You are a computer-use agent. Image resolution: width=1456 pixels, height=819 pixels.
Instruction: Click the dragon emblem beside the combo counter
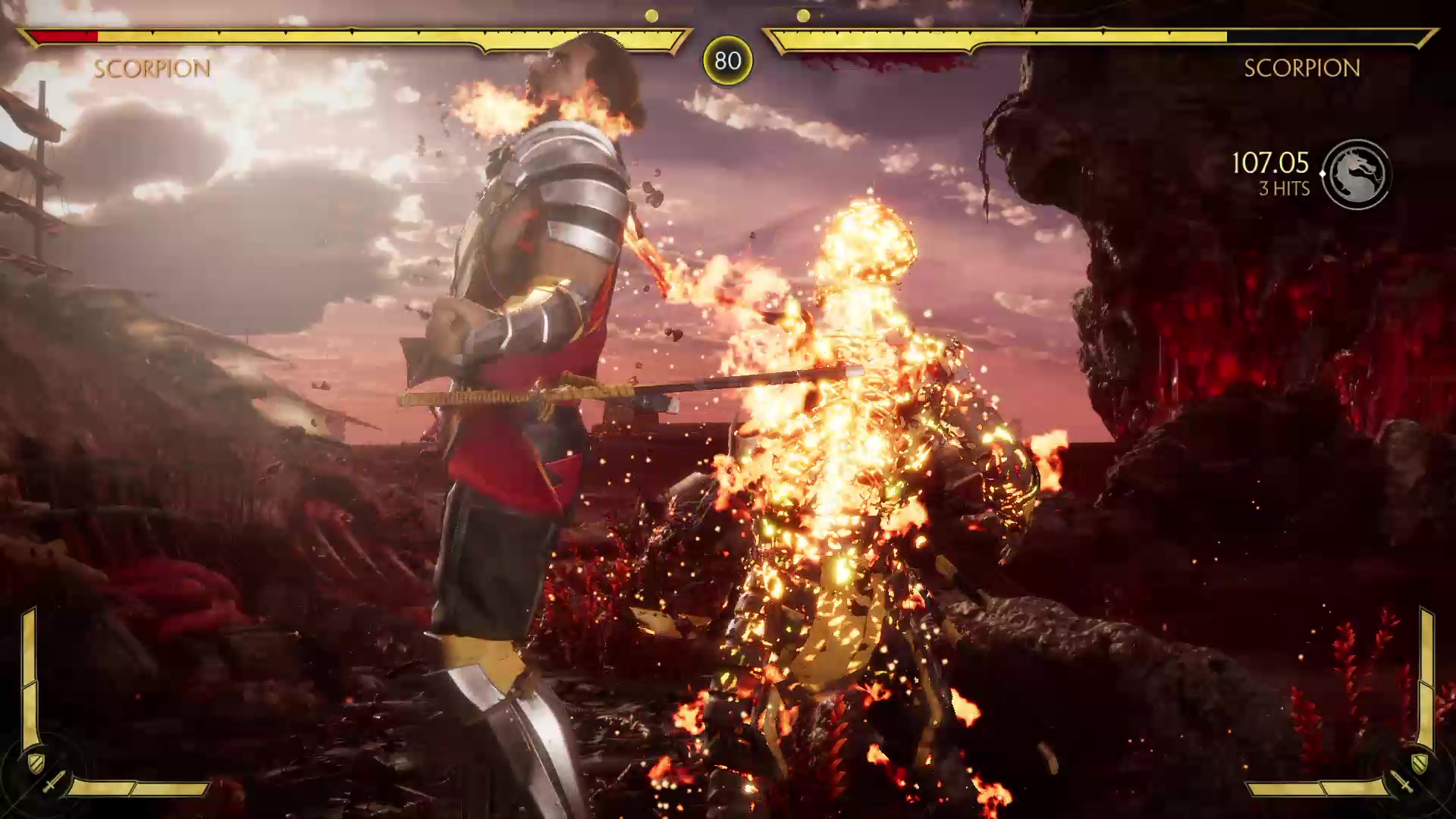[x=1357, y=174]
